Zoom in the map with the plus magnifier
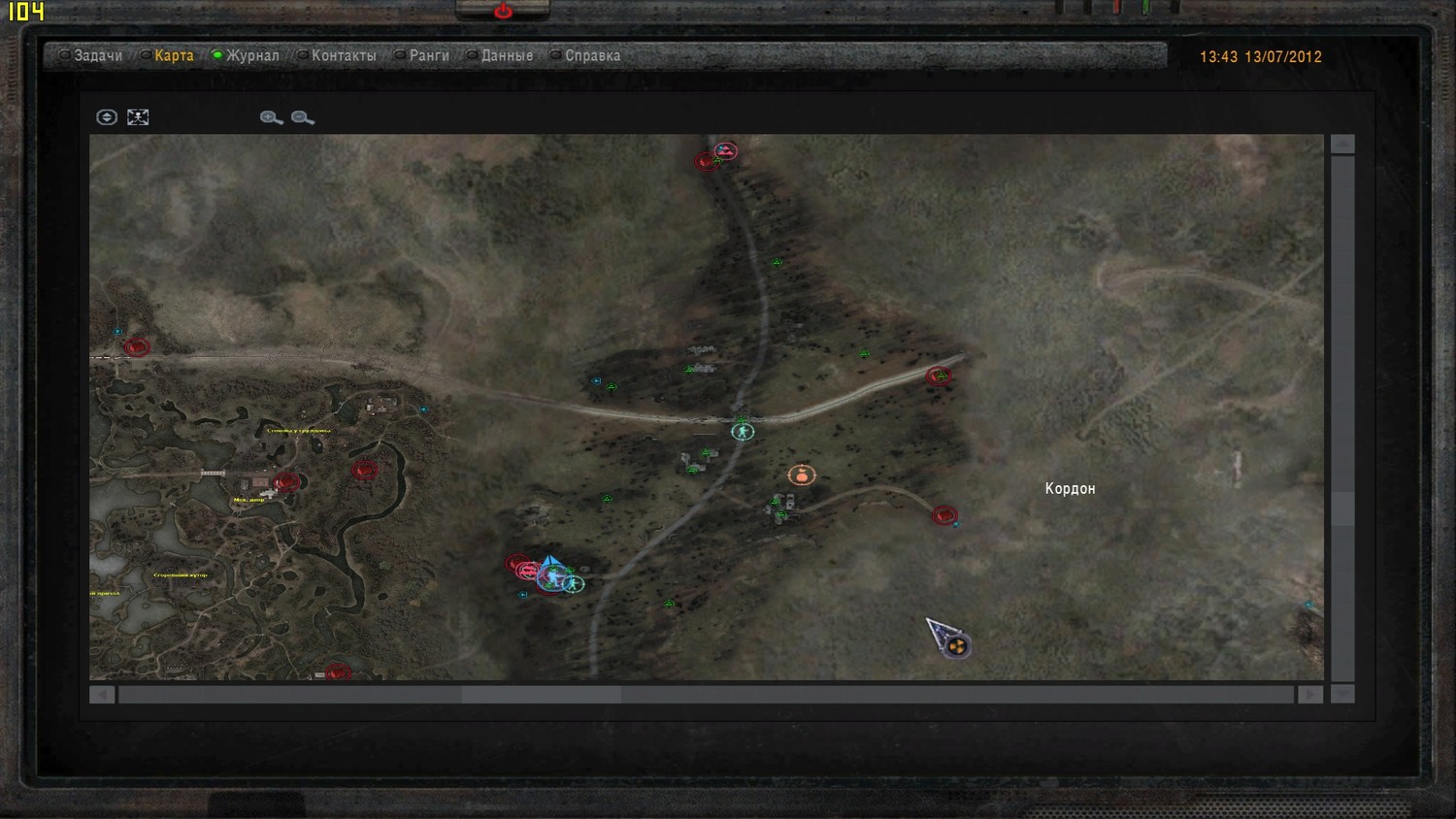1456x819 pixels. [x=271, y=117]
